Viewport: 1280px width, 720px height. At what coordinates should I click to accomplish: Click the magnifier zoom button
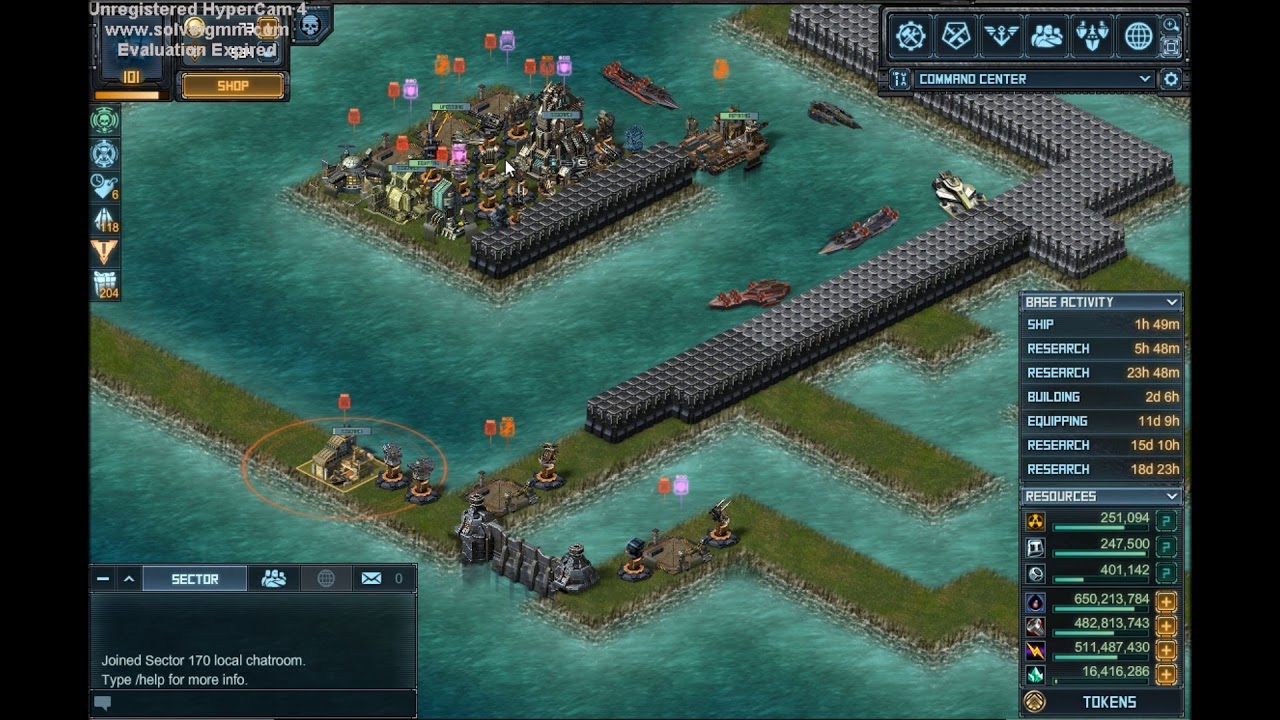coord(1170,25)
